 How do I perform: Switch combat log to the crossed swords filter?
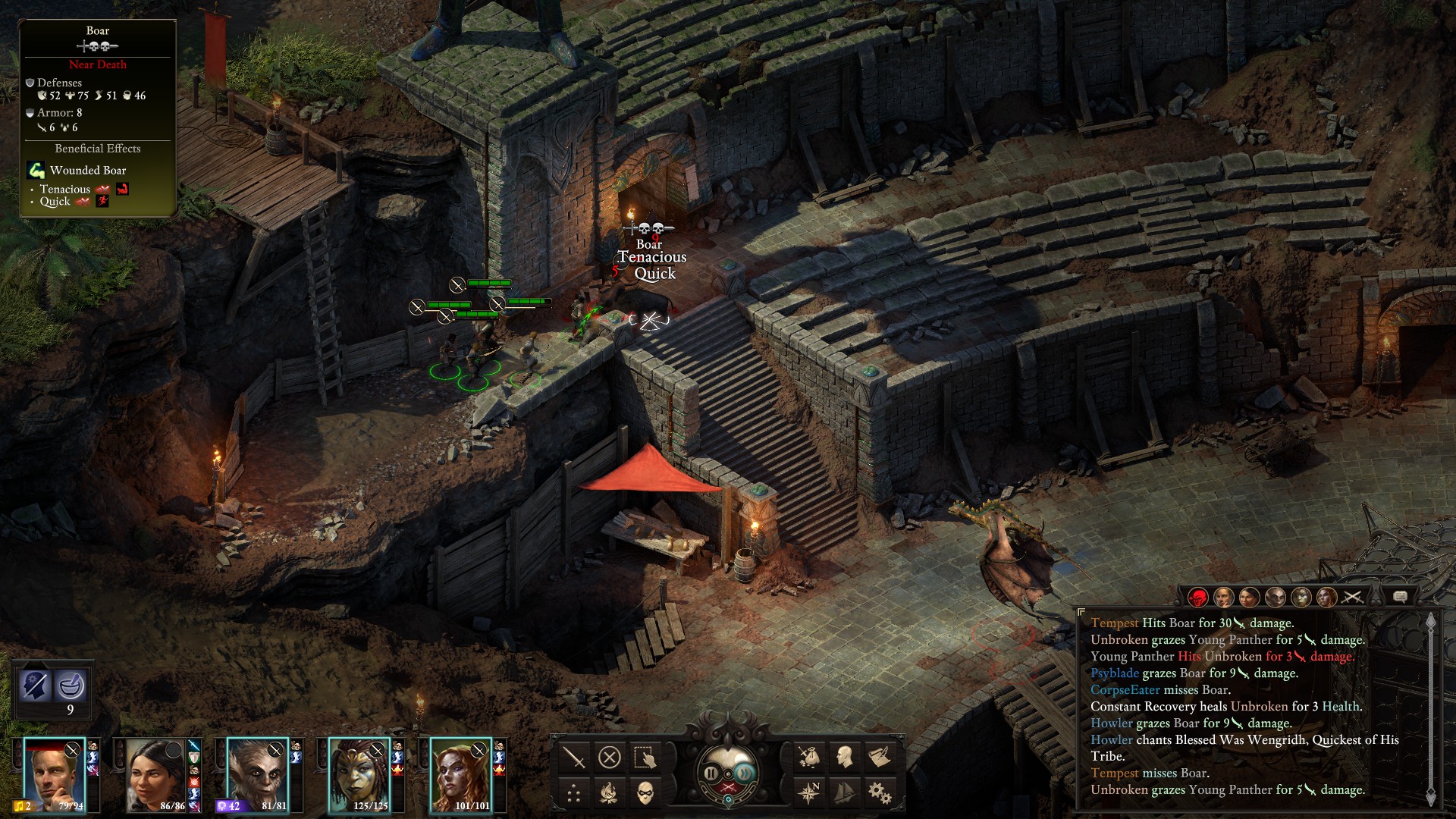point(1352,598)
